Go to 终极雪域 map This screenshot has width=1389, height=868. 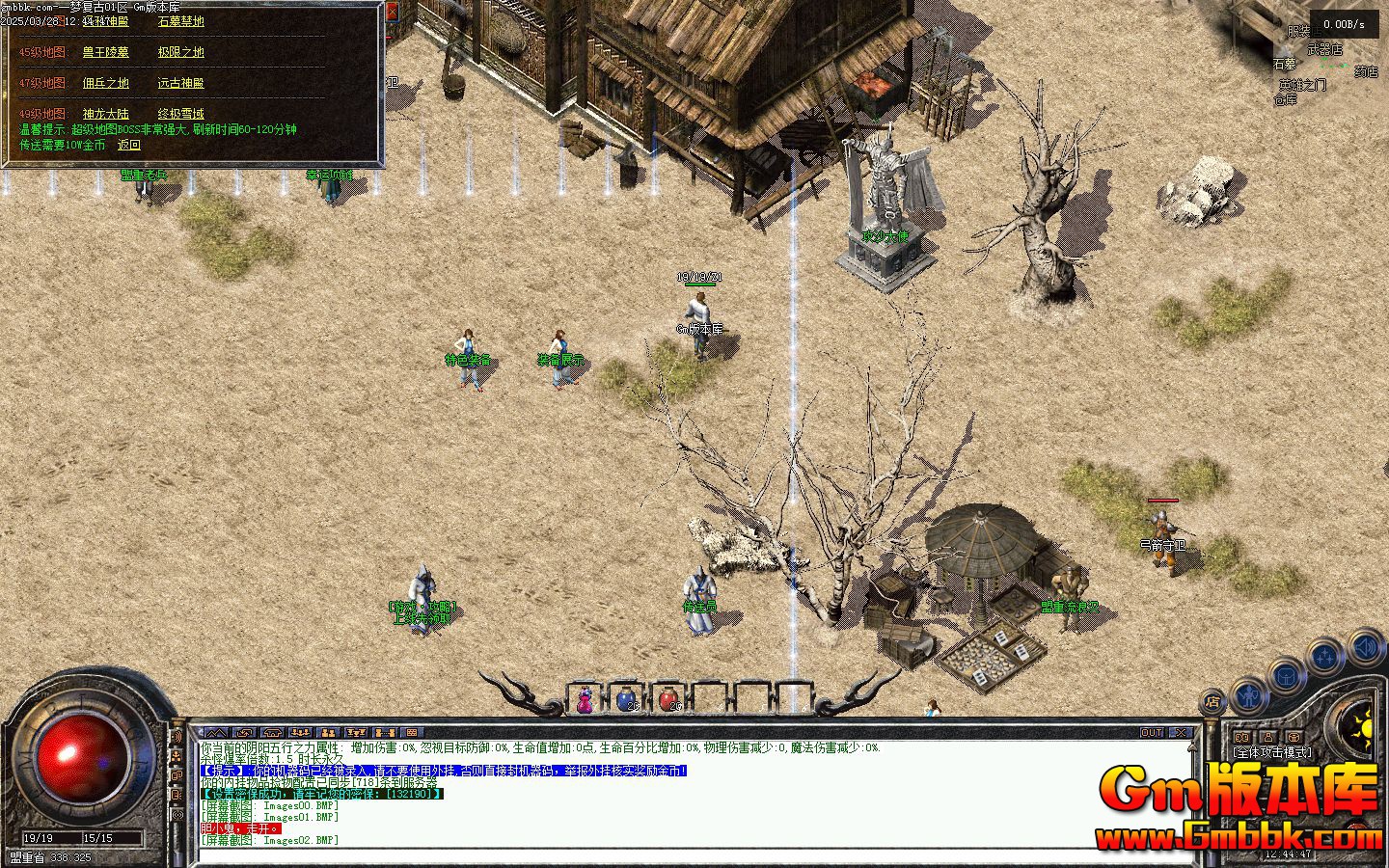point(180,114)
